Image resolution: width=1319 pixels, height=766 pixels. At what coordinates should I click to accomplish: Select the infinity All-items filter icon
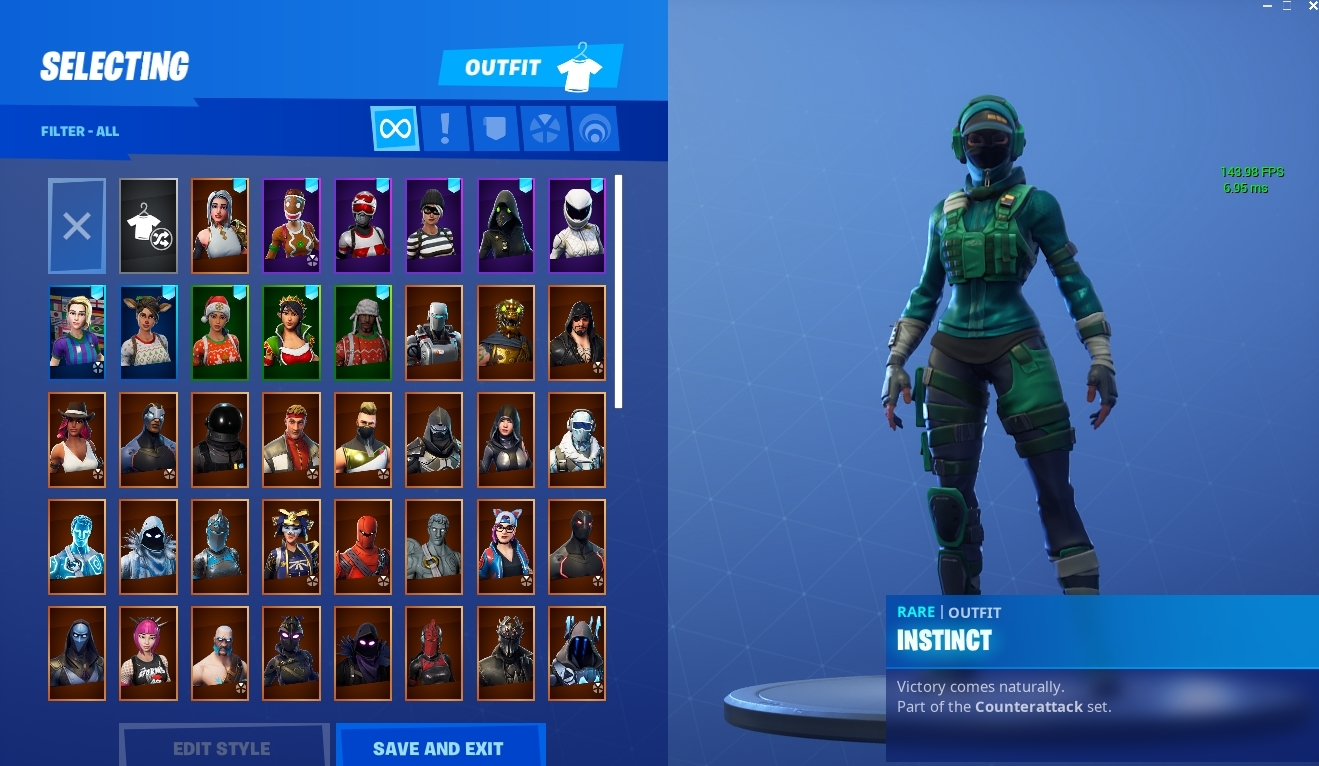[395, 128]
